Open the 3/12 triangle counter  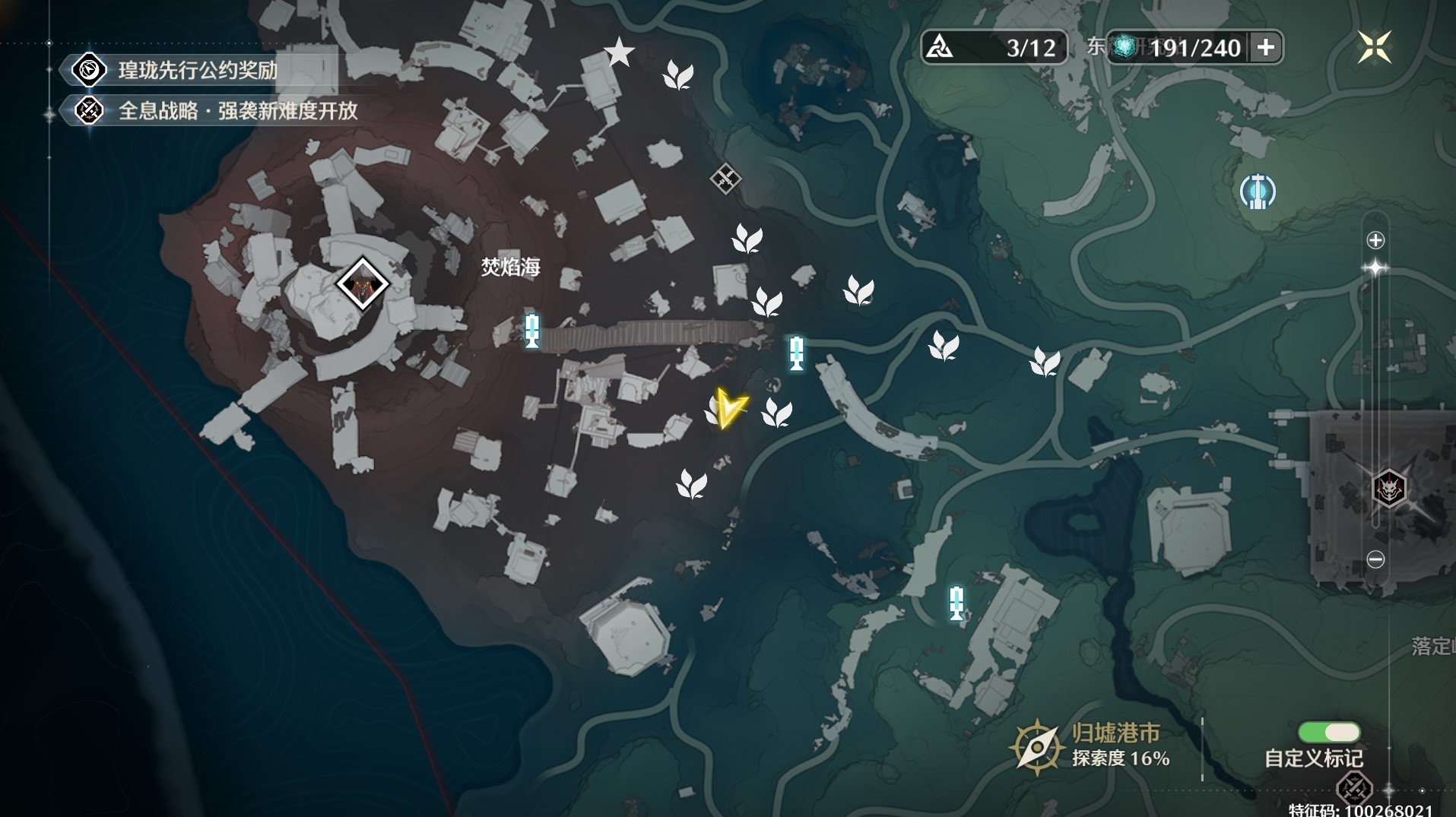coord(994,48)
